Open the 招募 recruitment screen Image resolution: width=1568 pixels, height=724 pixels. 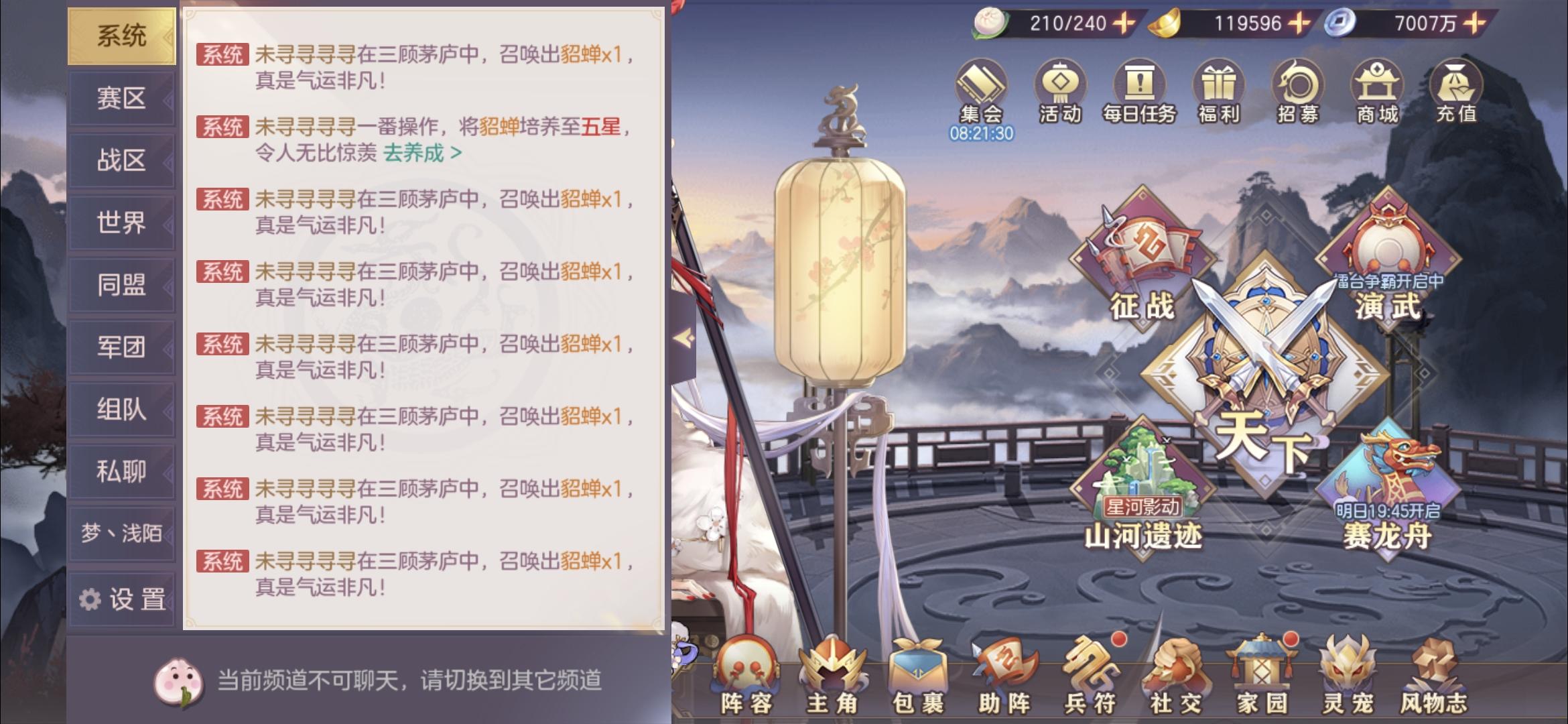pyautogui.click(x=1299, y=87)
